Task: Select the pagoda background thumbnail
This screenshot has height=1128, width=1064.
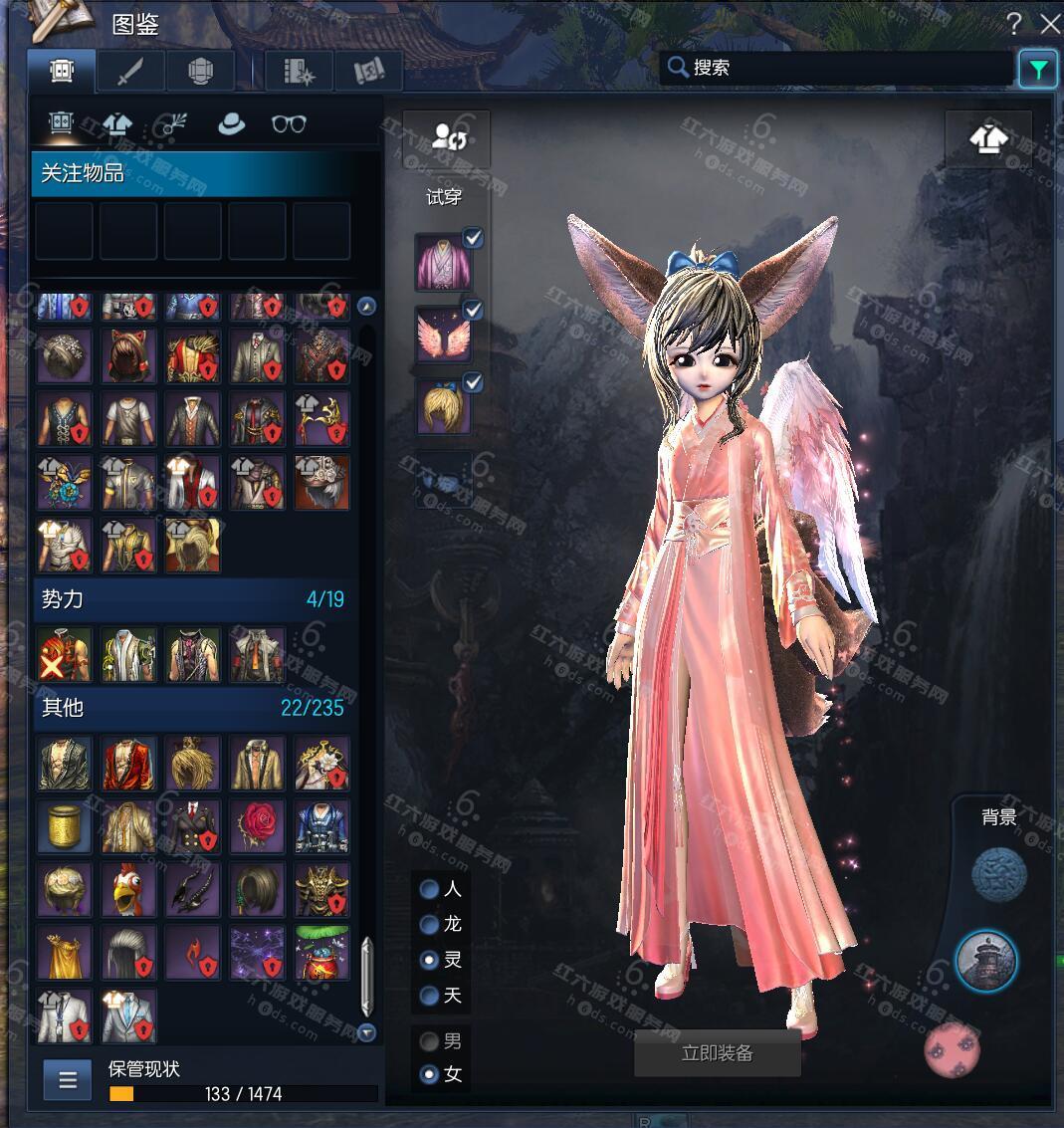Action: [x=985, y=962]
